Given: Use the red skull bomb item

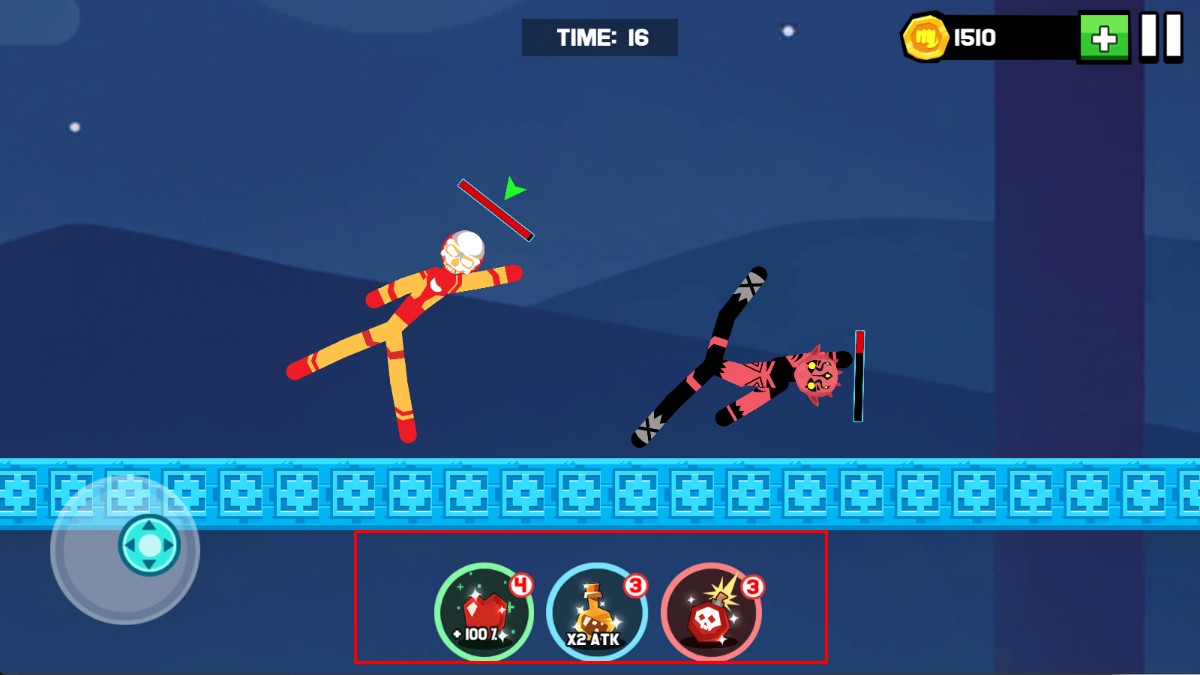Looking at the screenshot, I should 711,613.
